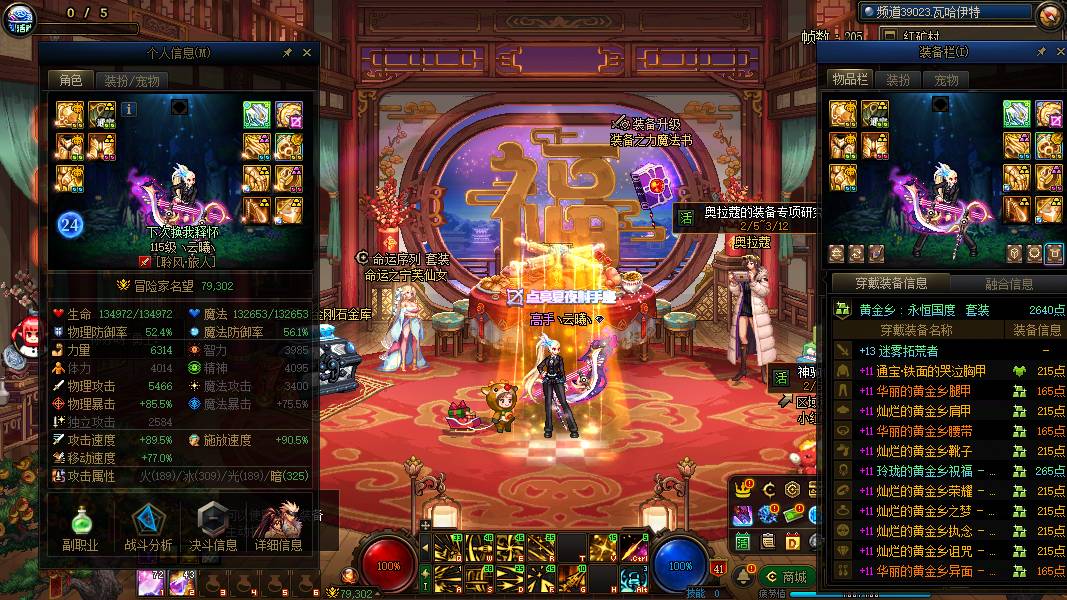The image size is (1067, 600).
Task: Select the green weapon slot in equipment window
Action: point(1016,114)
